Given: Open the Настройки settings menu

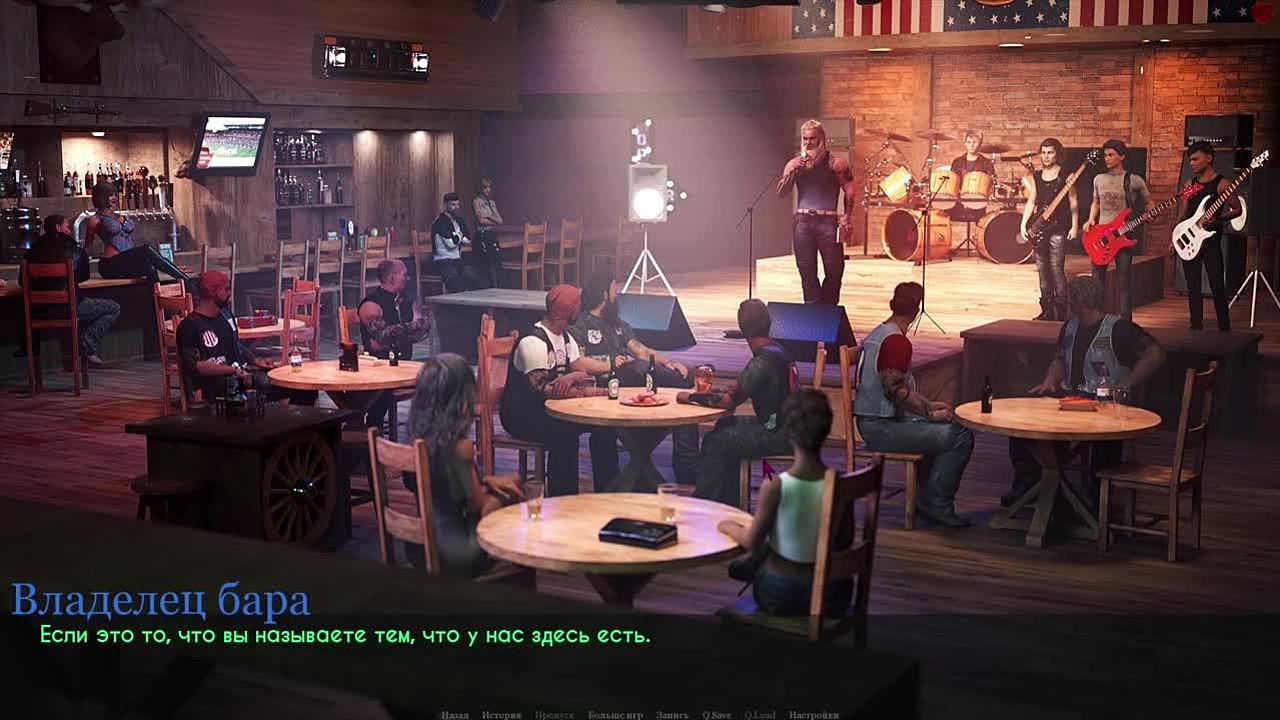Looking at the screenshot, I should tap(813, 715).
